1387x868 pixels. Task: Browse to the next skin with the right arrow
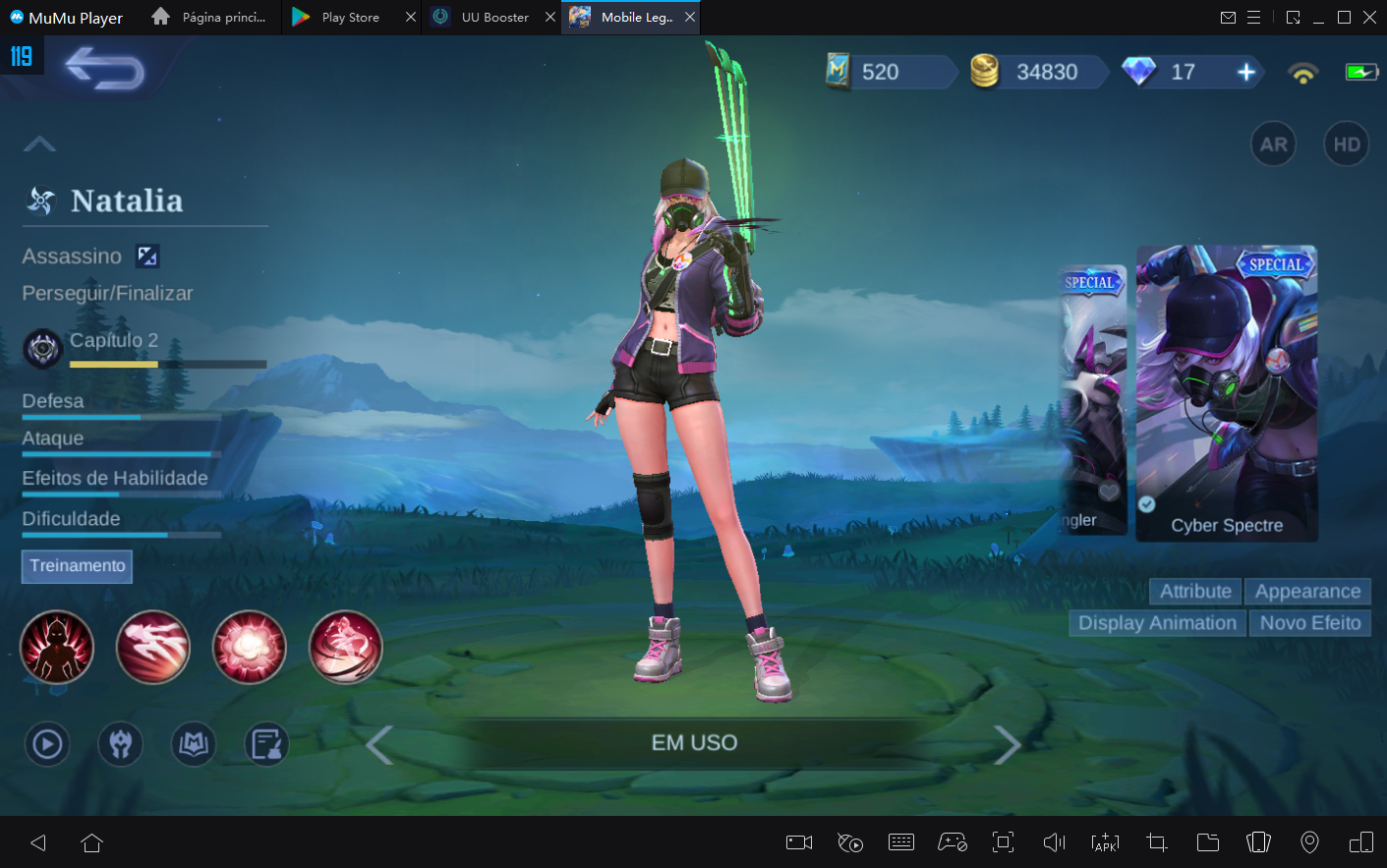click(1008, 744)
